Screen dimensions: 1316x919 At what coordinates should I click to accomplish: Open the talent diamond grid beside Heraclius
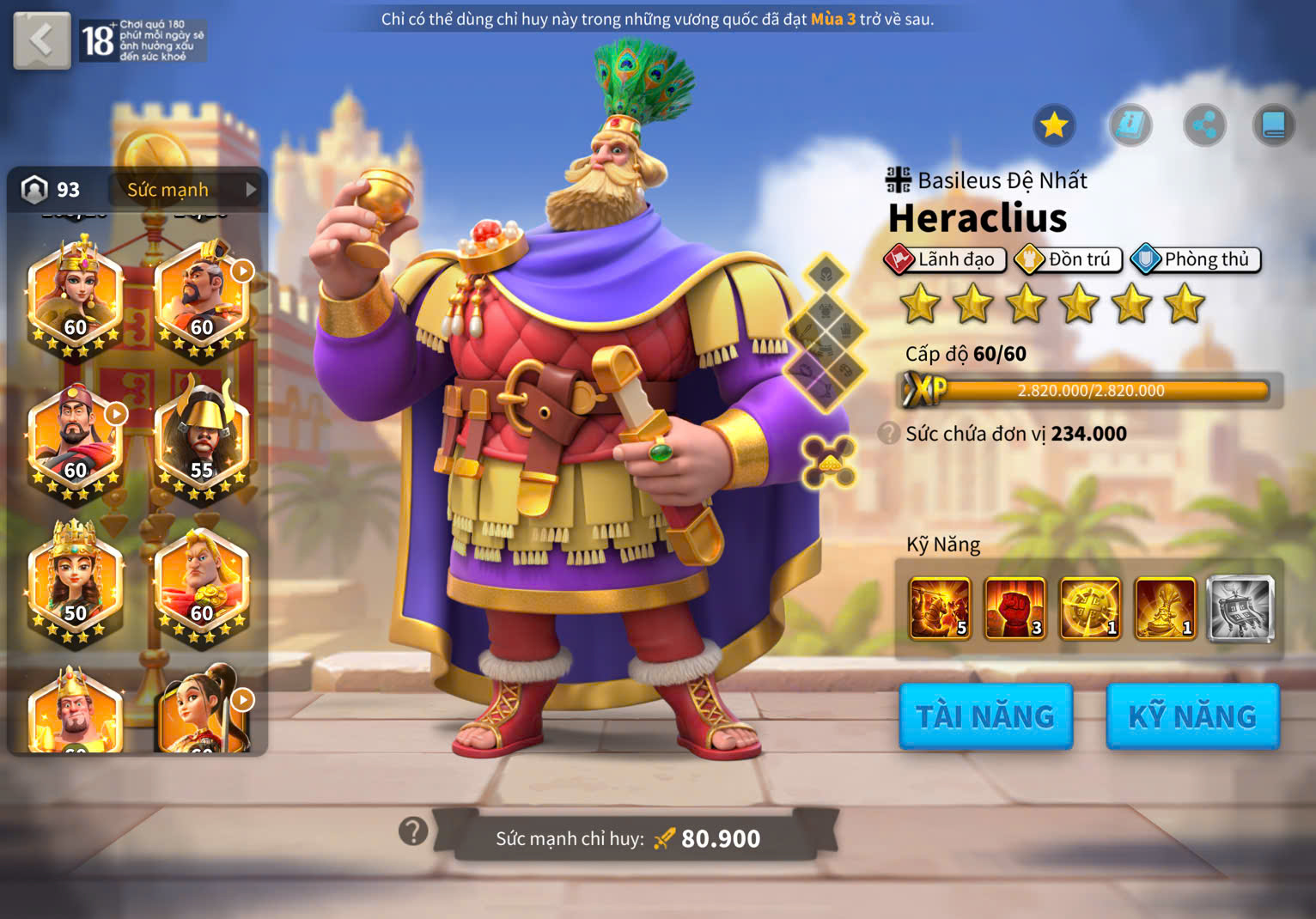(826, 334)
